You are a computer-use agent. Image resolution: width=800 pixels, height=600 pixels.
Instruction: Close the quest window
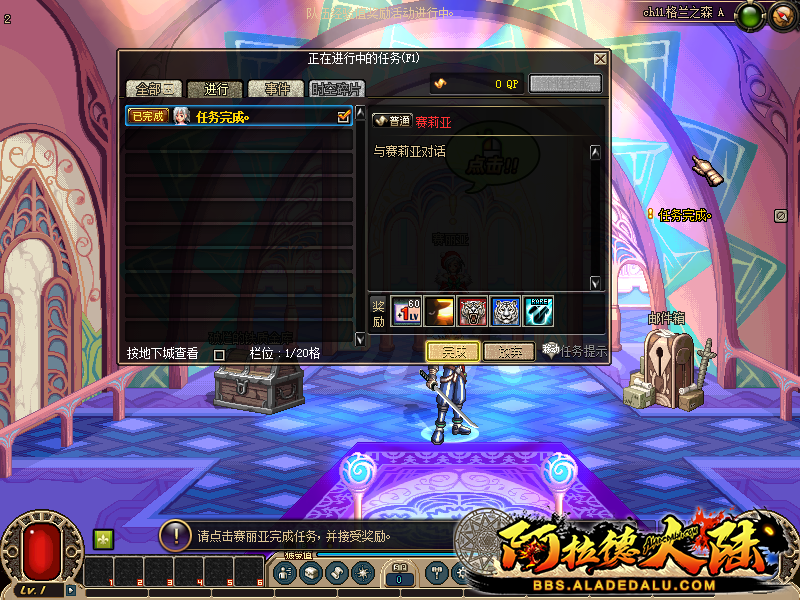tap(600, 59)
